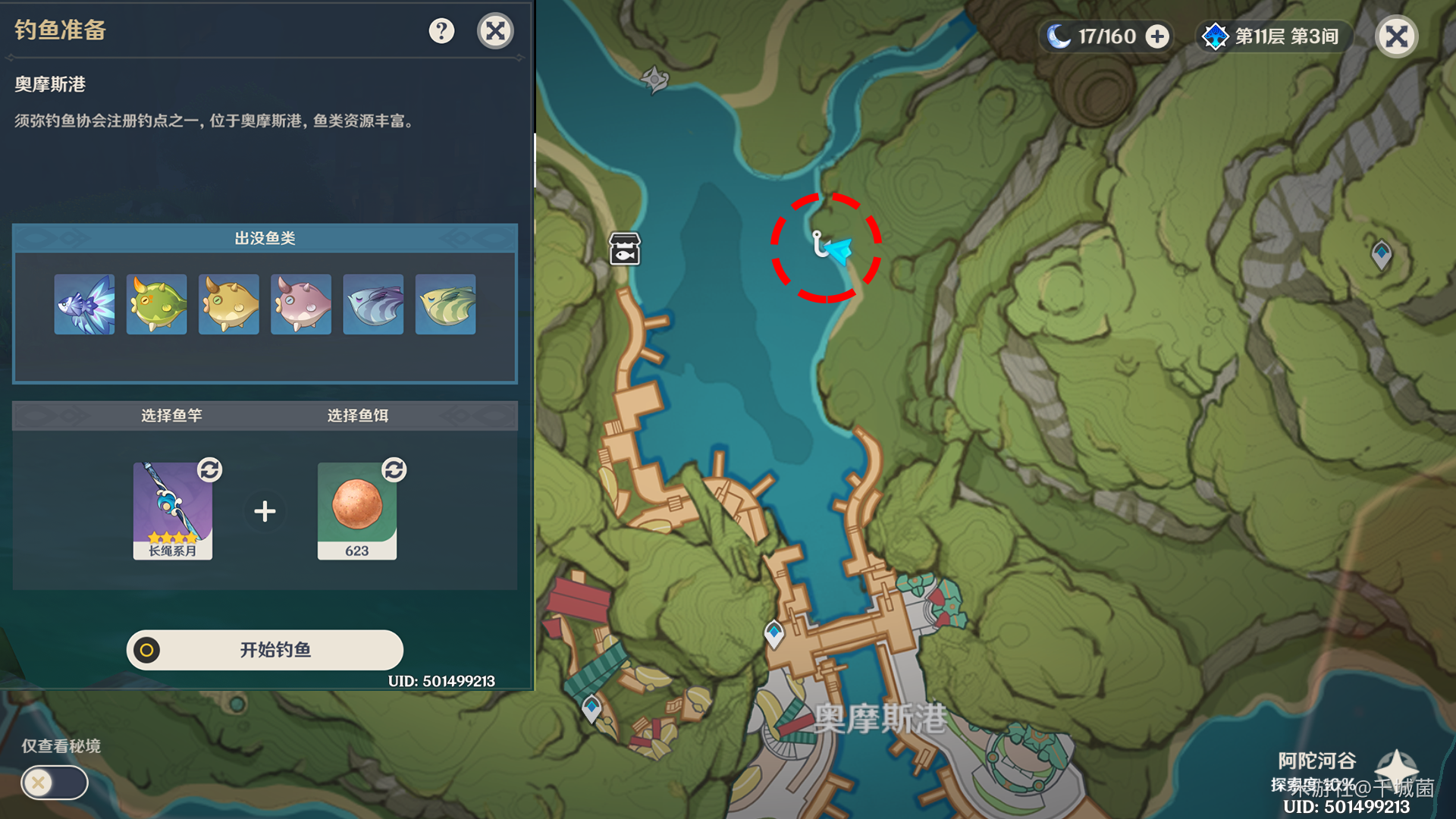Open the Spiral Abyss 第11层 第3间 indicator
The height and width of the screenshot is (819, 1456).
click(1272, 36)
